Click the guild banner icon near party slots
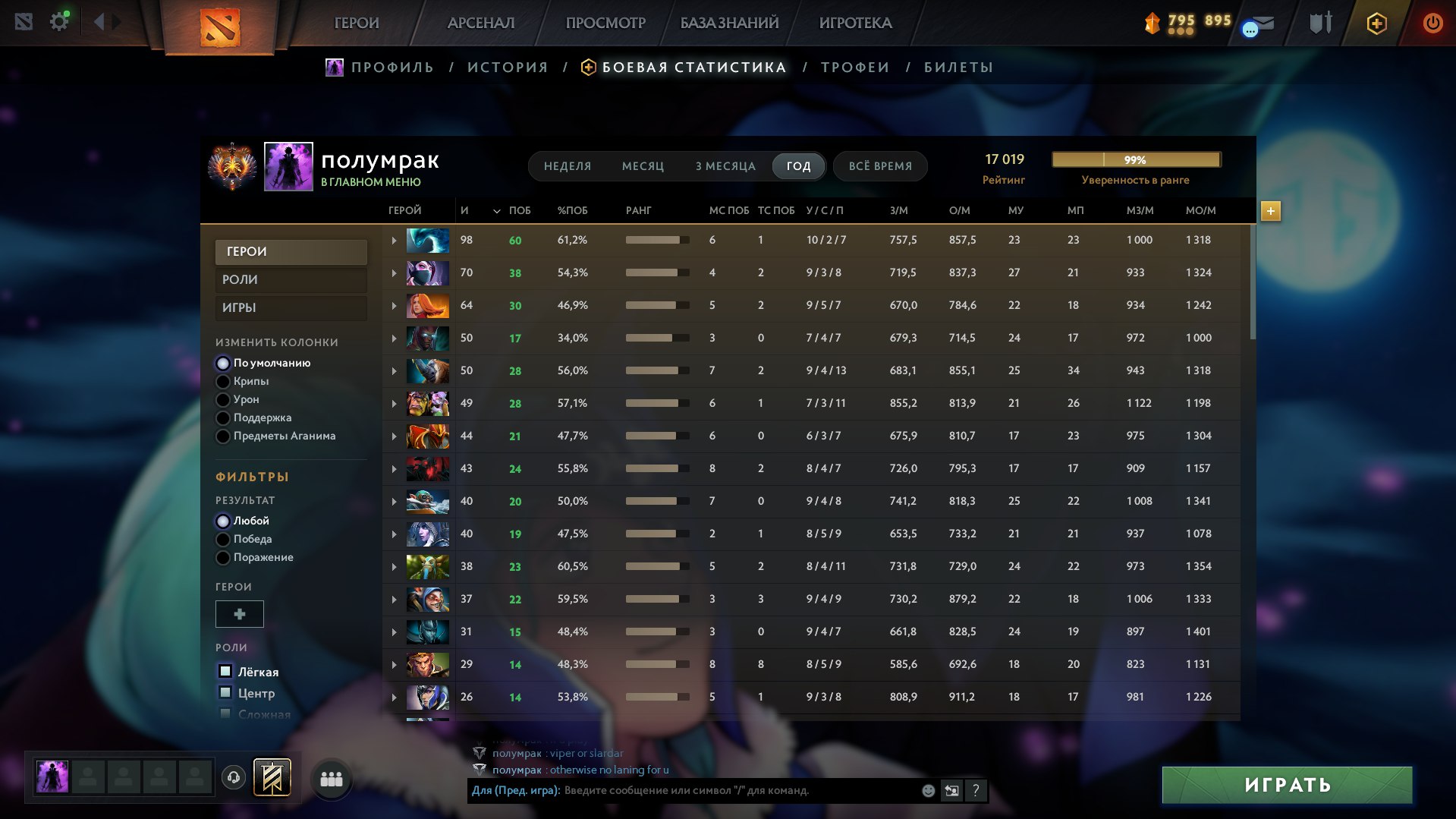1456x819 pixels. [x=273, y=776]
